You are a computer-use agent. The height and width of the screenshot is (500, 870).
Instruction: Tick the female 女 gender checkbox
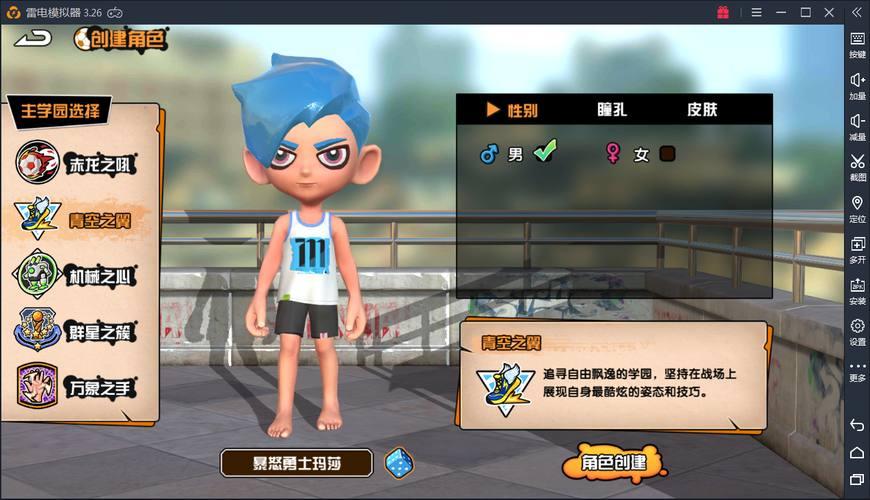[x=667, y=154]
